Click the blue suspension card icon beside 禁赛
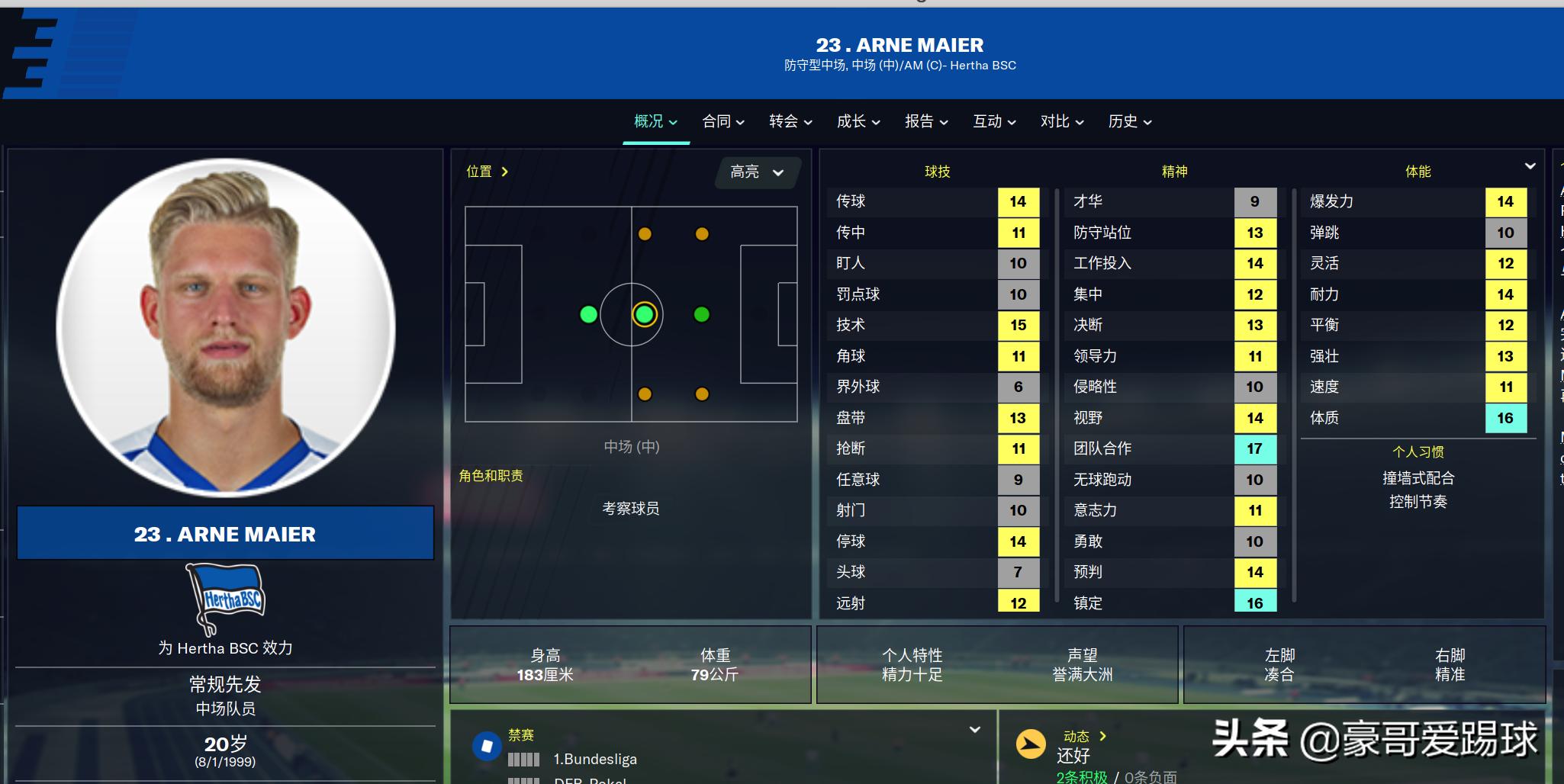The image size is (1564, 784). click(488, 747)
